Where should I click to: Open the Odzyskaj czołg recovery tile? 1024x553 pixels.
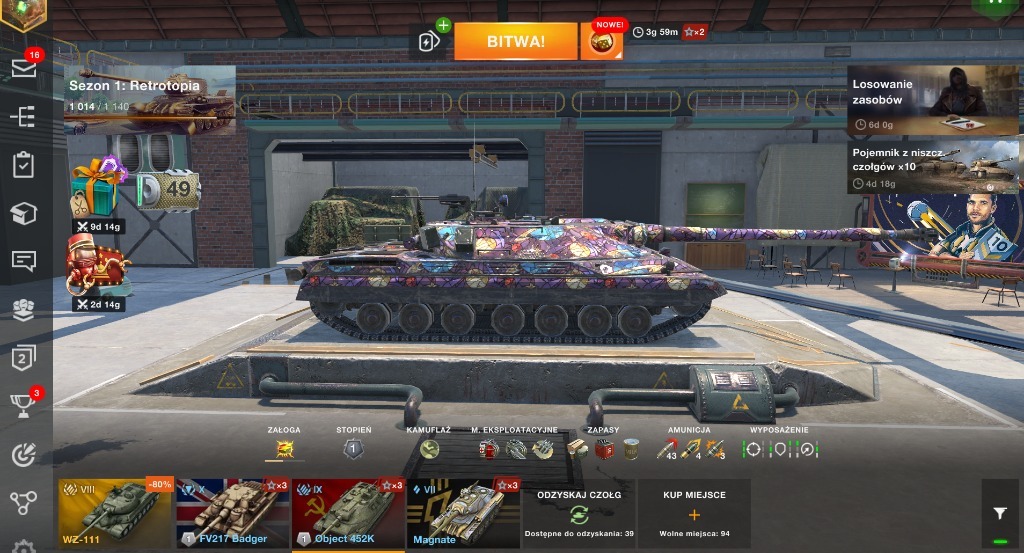click(x=579, y=513)
